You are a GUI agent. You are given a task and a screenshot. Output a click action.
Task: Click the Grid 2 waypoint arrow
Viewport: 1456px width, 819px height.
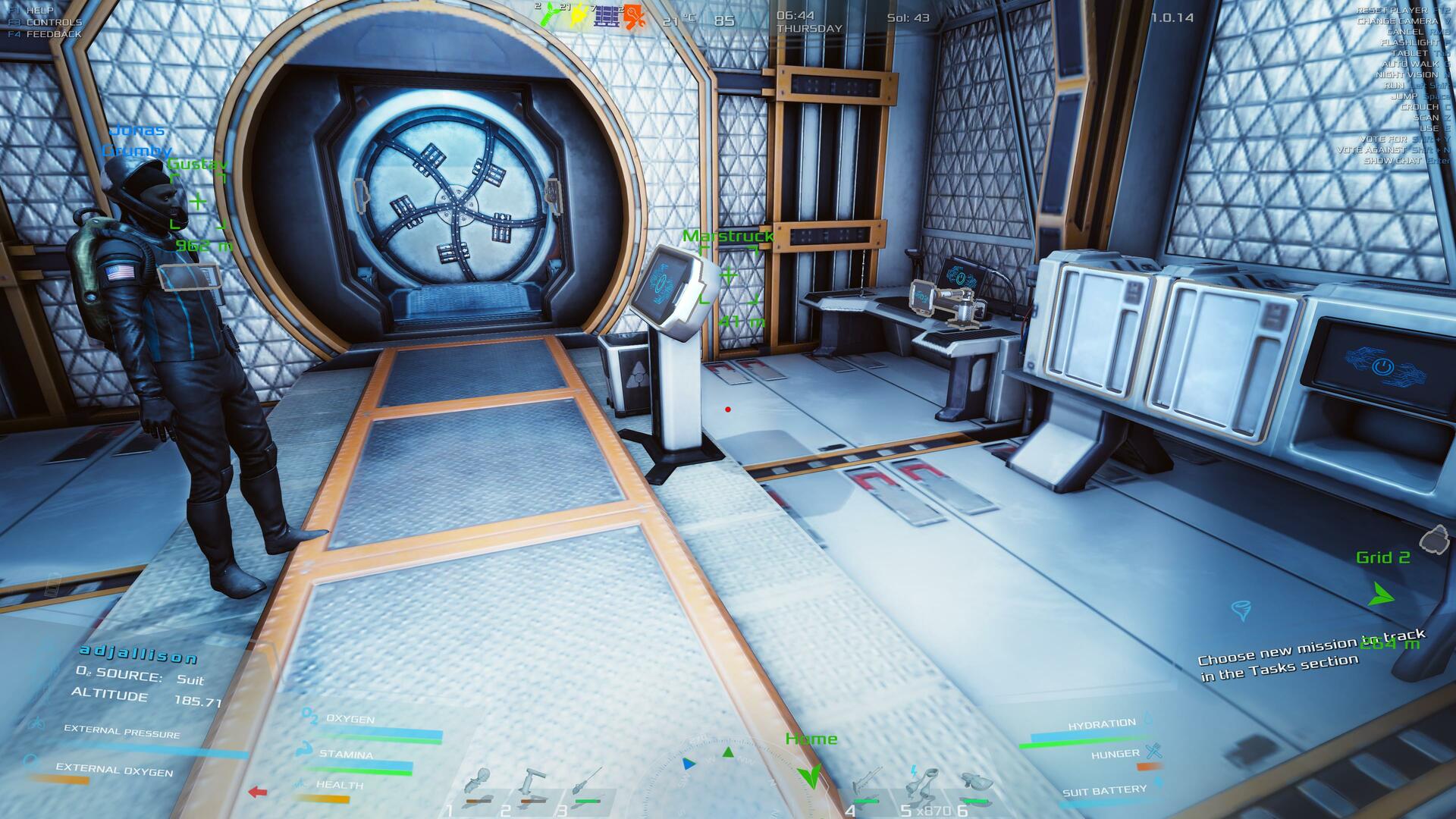1381,594
